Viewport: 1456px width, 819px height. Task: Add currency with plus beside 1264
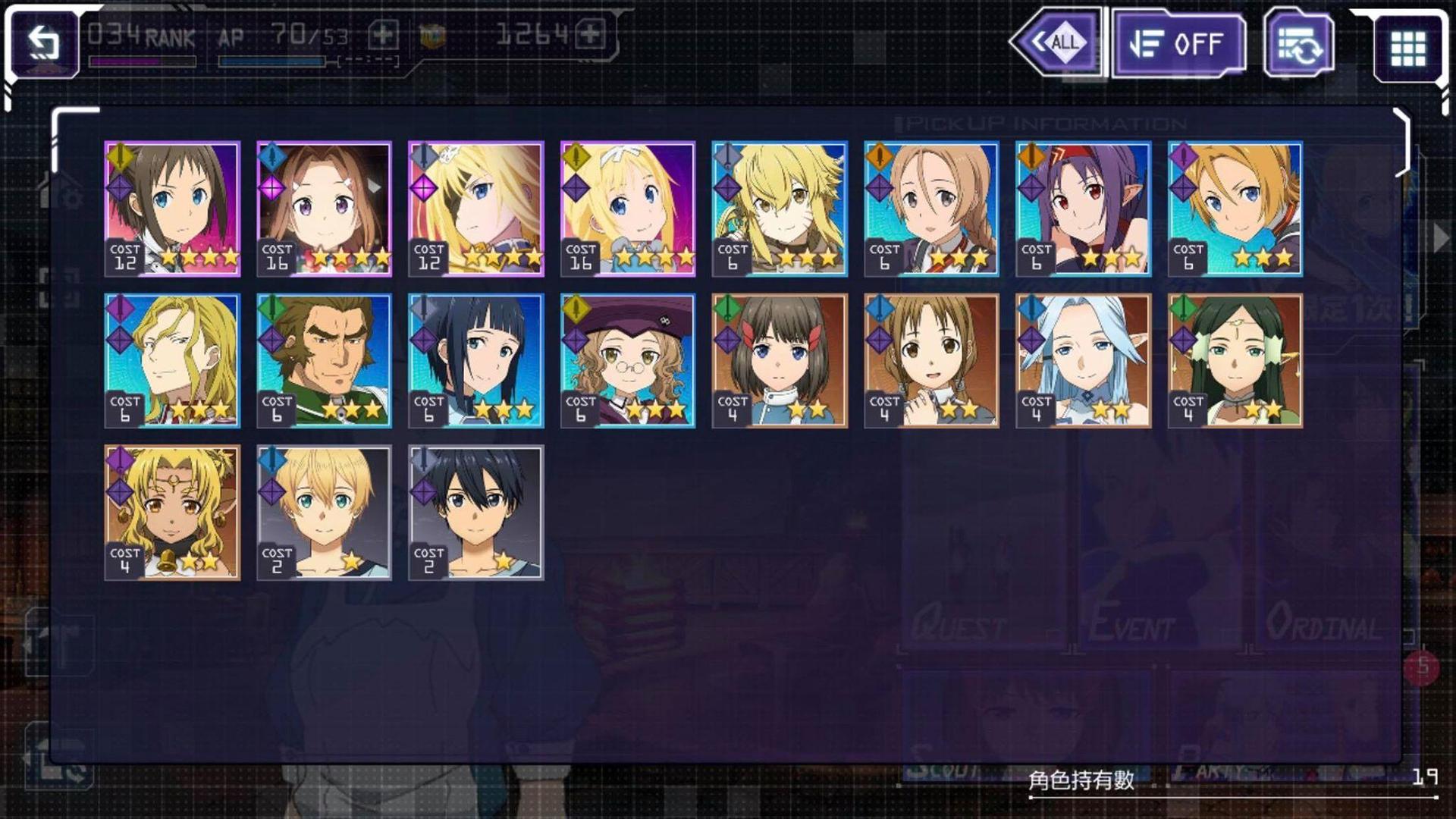590,34
